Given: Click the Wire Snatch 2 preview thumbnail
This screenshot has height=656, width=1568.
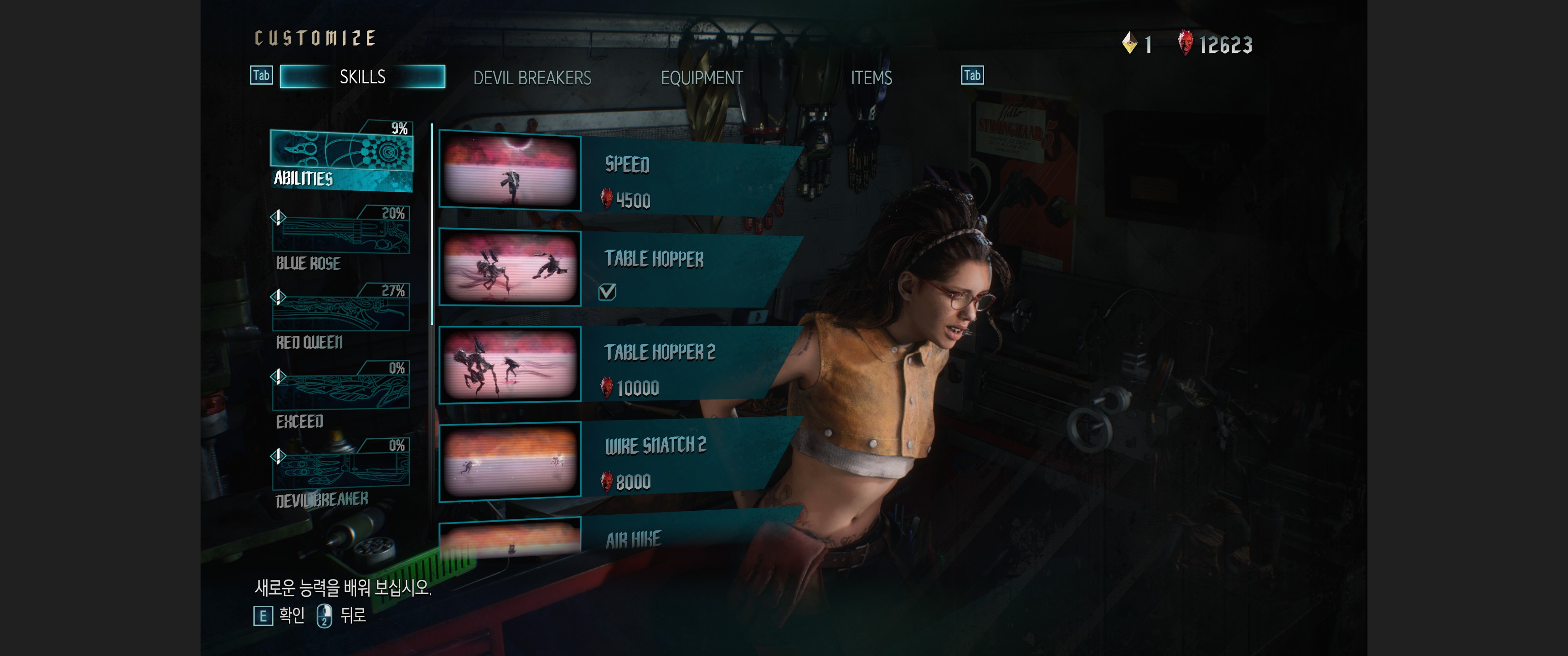Looking at the screenshot, I should click(x=510, y=461).
